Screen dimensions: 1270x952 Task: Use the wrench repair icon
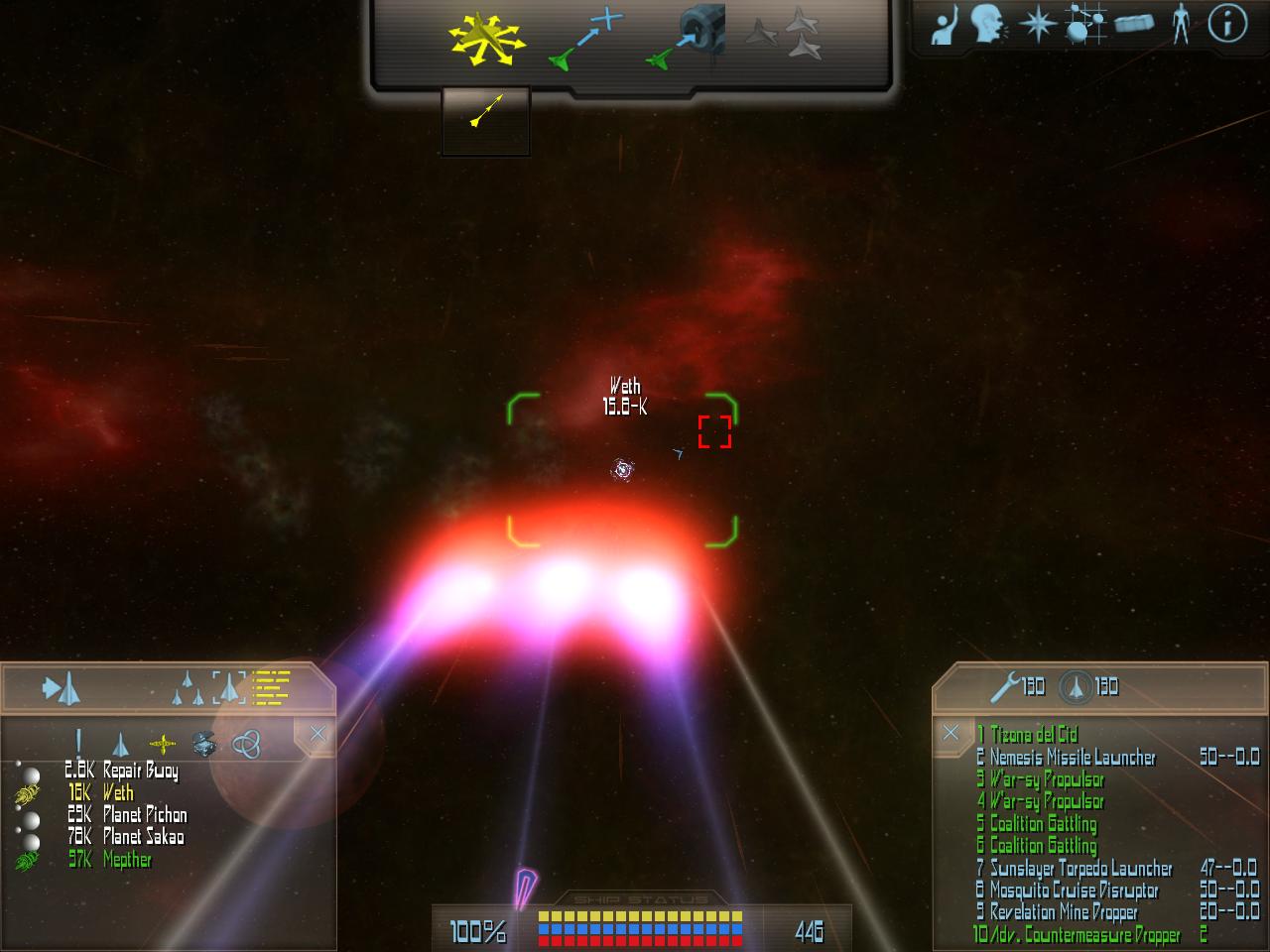point(1006,685)
